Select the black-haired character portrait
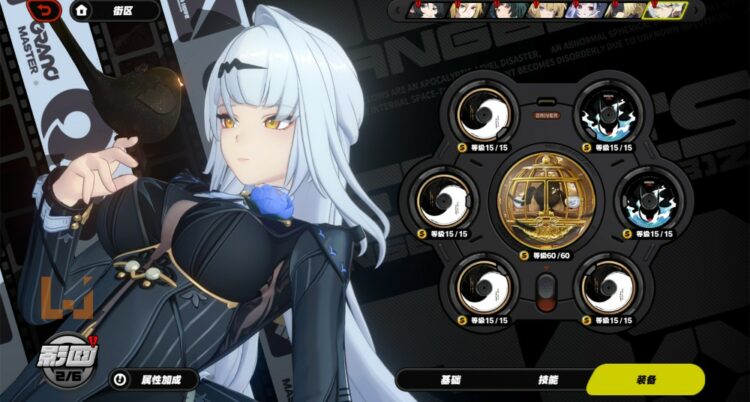Viewport: 750px width, 402px height. (425, 10)
